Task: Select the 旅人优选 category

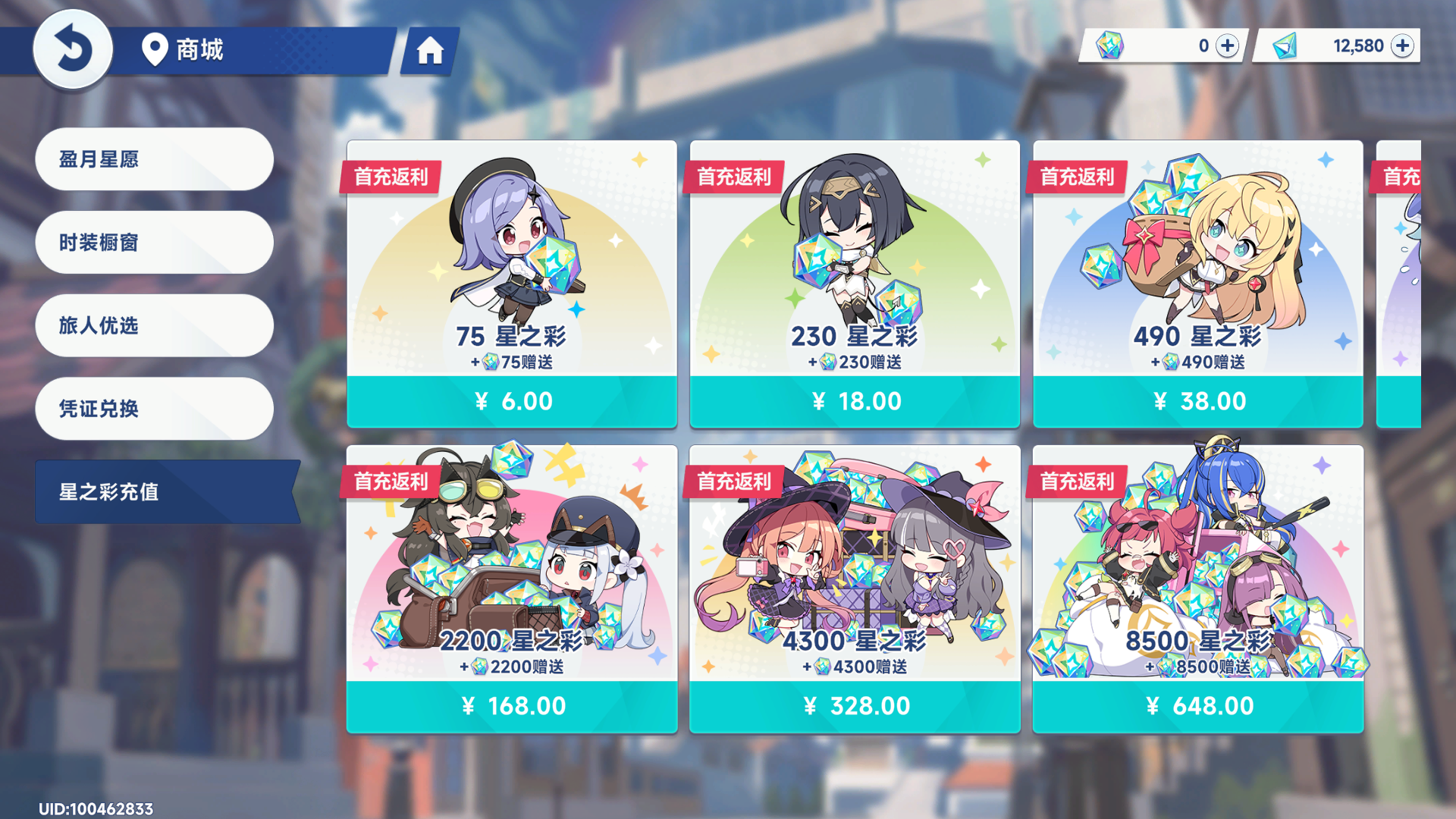Action: pyautogui.click(x=154, y=325)
